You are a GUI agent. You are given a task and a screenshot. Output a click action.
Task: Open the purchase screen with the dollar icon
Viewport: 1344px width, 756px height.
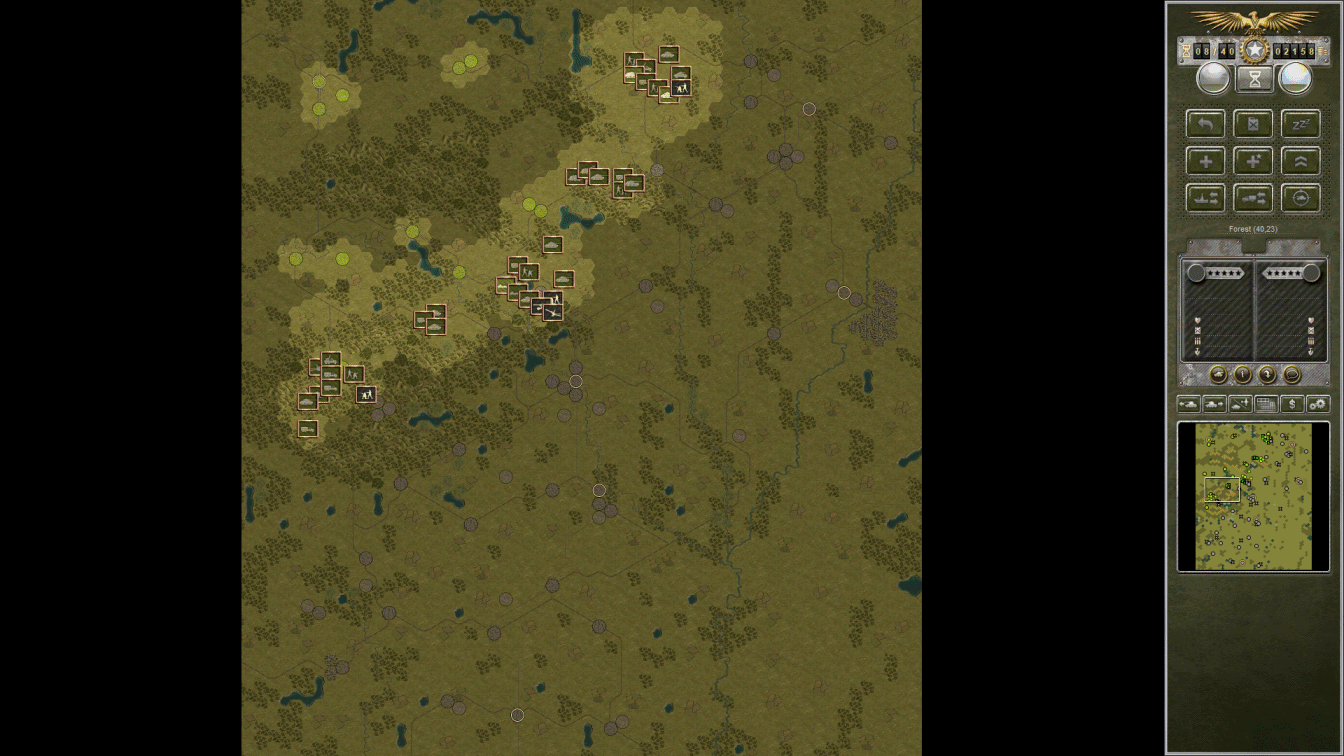1290,403
